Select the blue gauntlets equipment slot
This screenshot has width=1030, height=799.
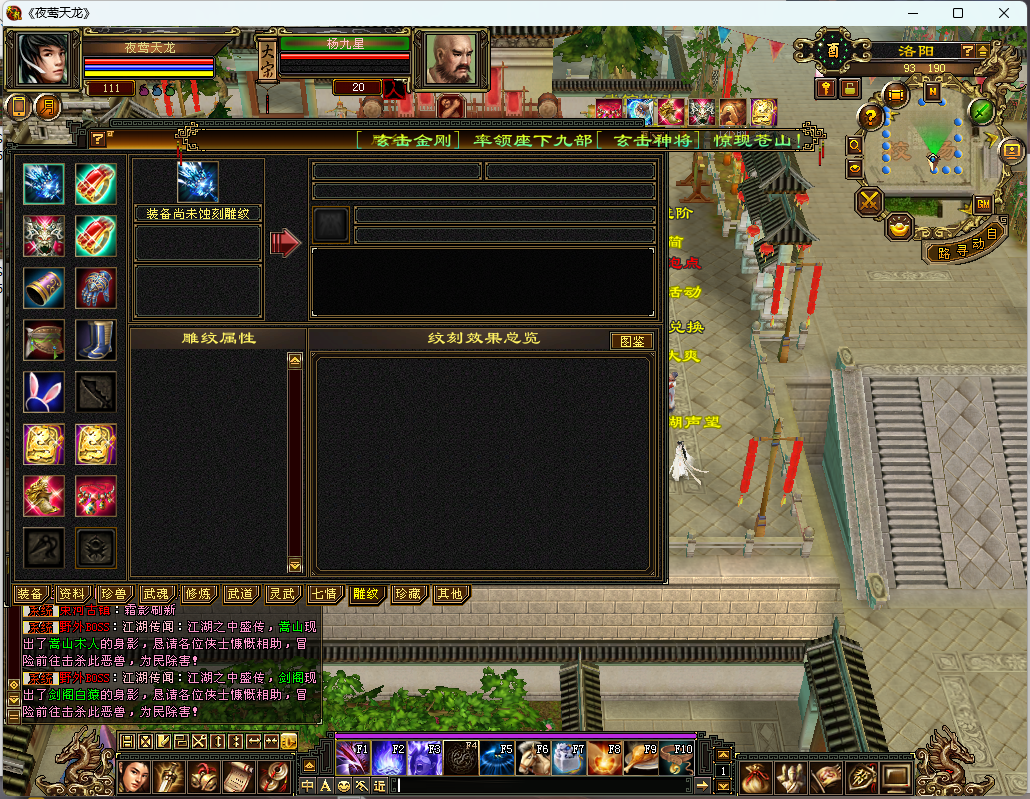point(96,288)
